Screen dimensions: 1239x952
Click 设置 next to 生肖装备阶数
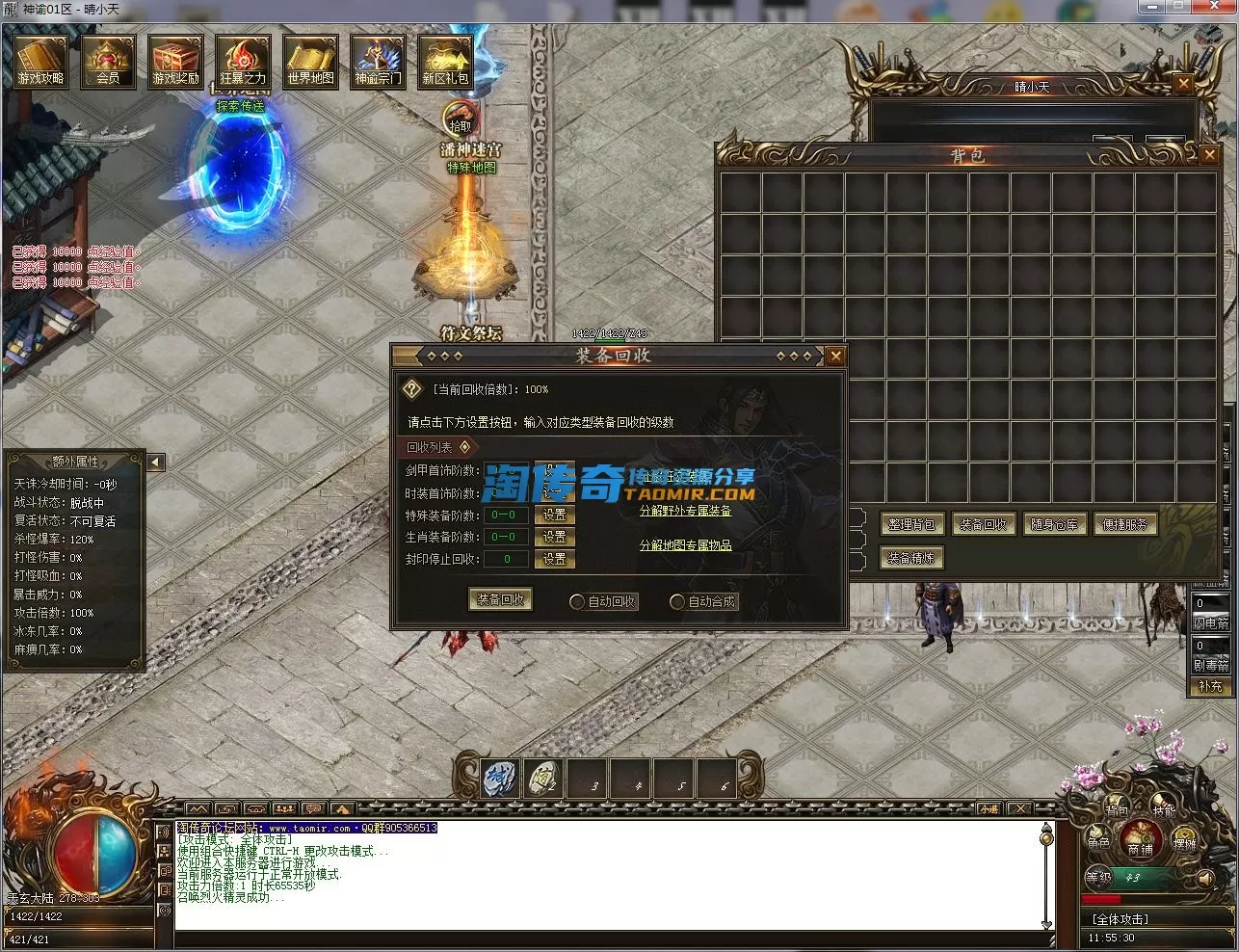click(x=554, y=537)
